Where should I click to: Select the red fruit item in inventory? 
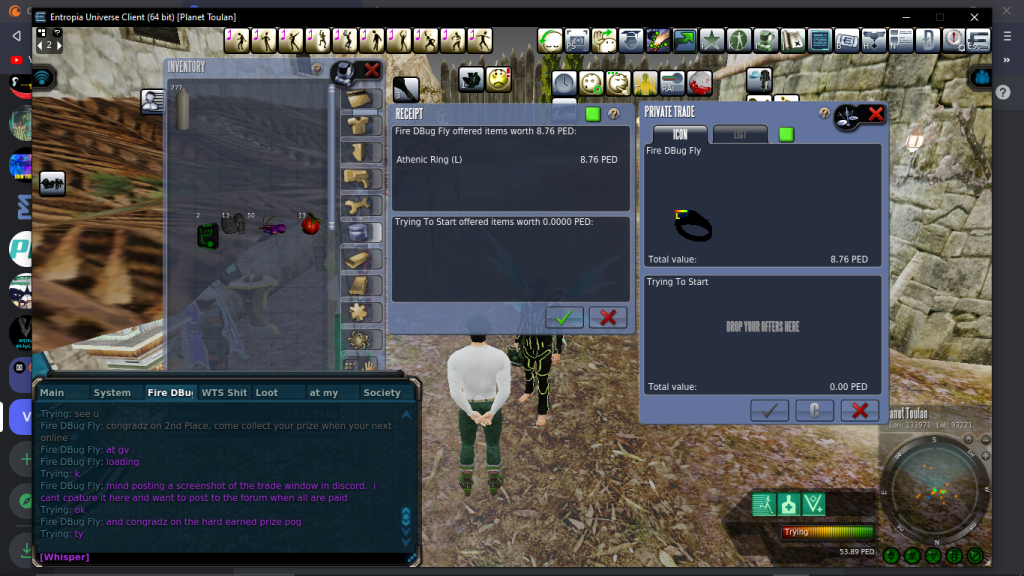310,225
